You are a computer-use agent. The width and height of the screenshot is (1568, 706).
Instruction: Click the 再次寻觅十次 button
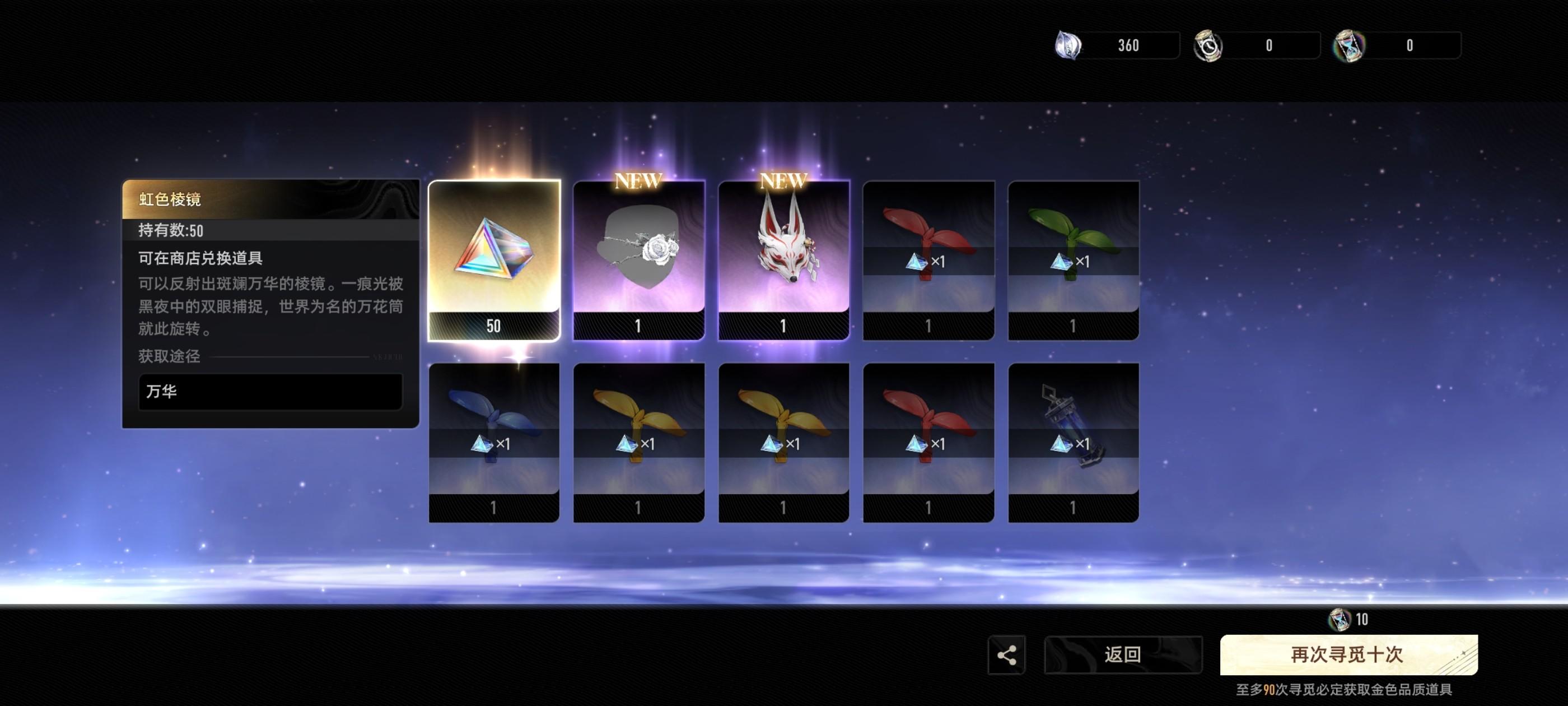click(x=1348, y=655)
